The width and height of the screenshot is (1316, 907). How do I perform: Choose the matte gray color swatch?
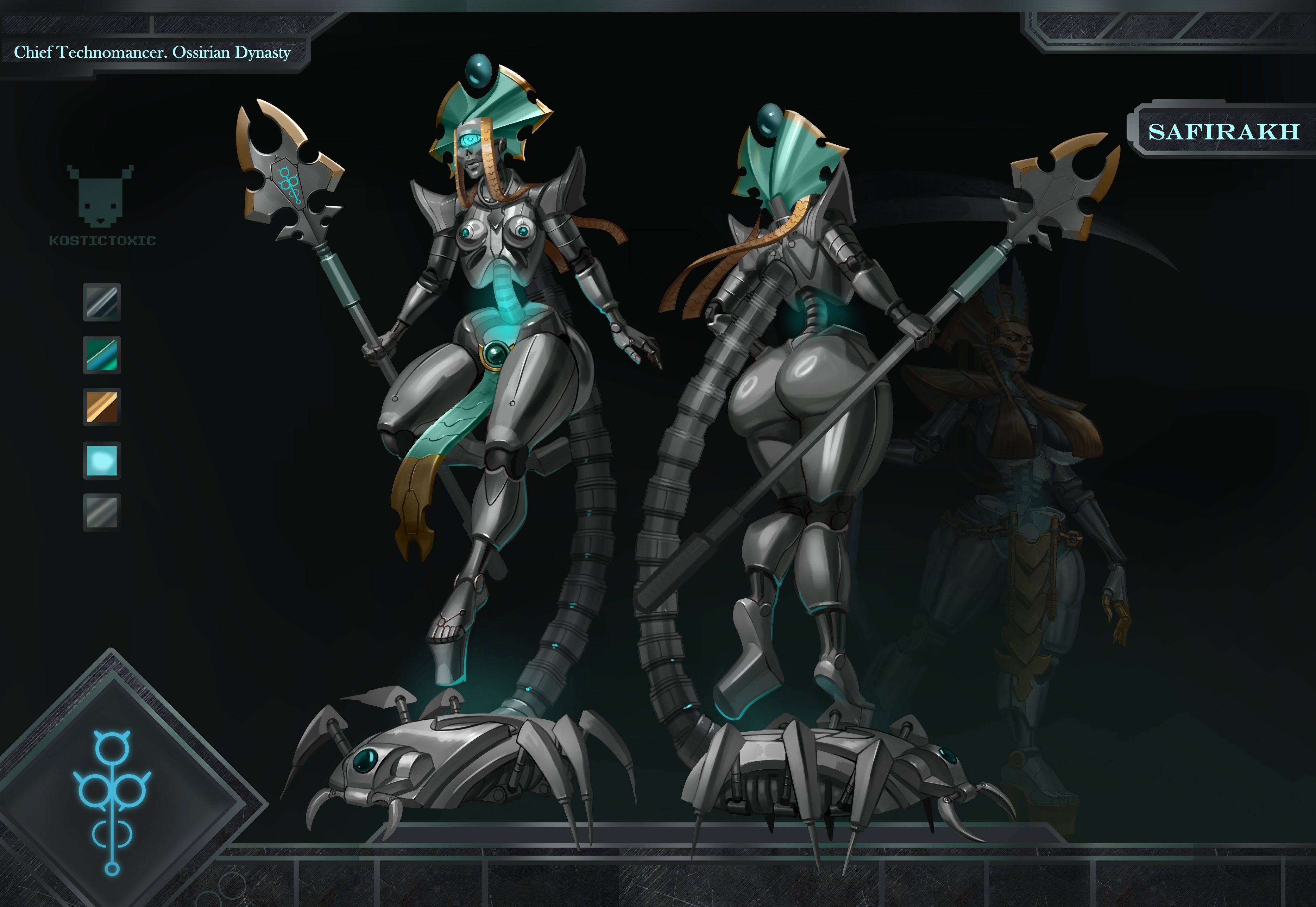pos(102,512)
